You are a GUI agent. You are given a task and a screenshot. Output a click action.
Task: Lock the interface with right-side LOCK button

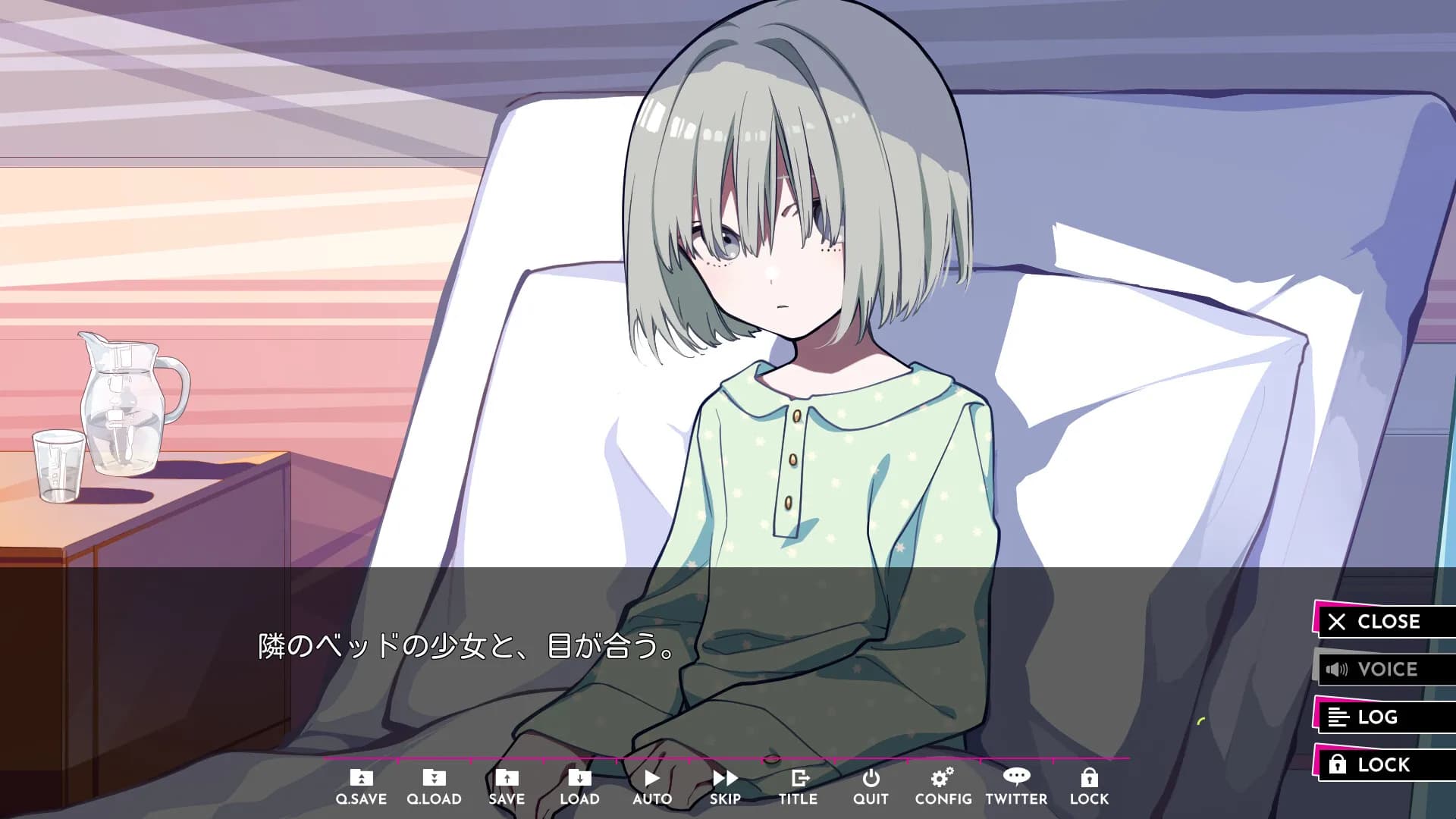(1386, 764)
